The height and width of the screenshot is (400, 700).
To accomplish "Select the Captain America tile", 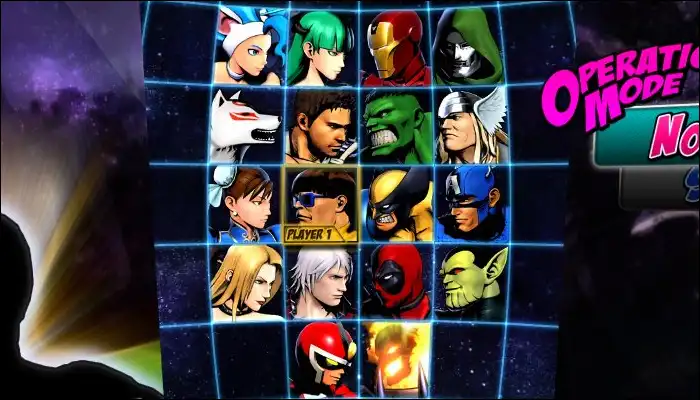I will coord(469,204).
